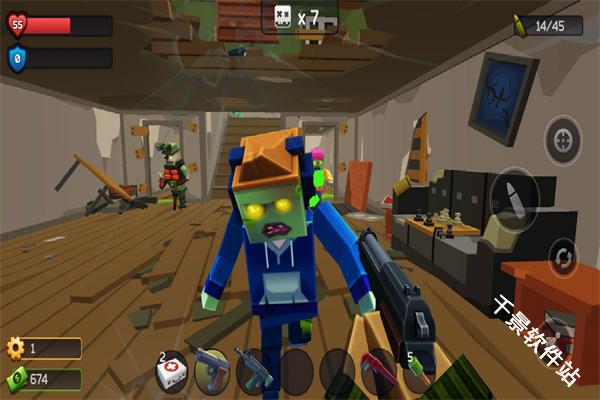The image size is (600, 400).
Task: Switch to the red wrench weapon
Action: [x=378, y=370]
